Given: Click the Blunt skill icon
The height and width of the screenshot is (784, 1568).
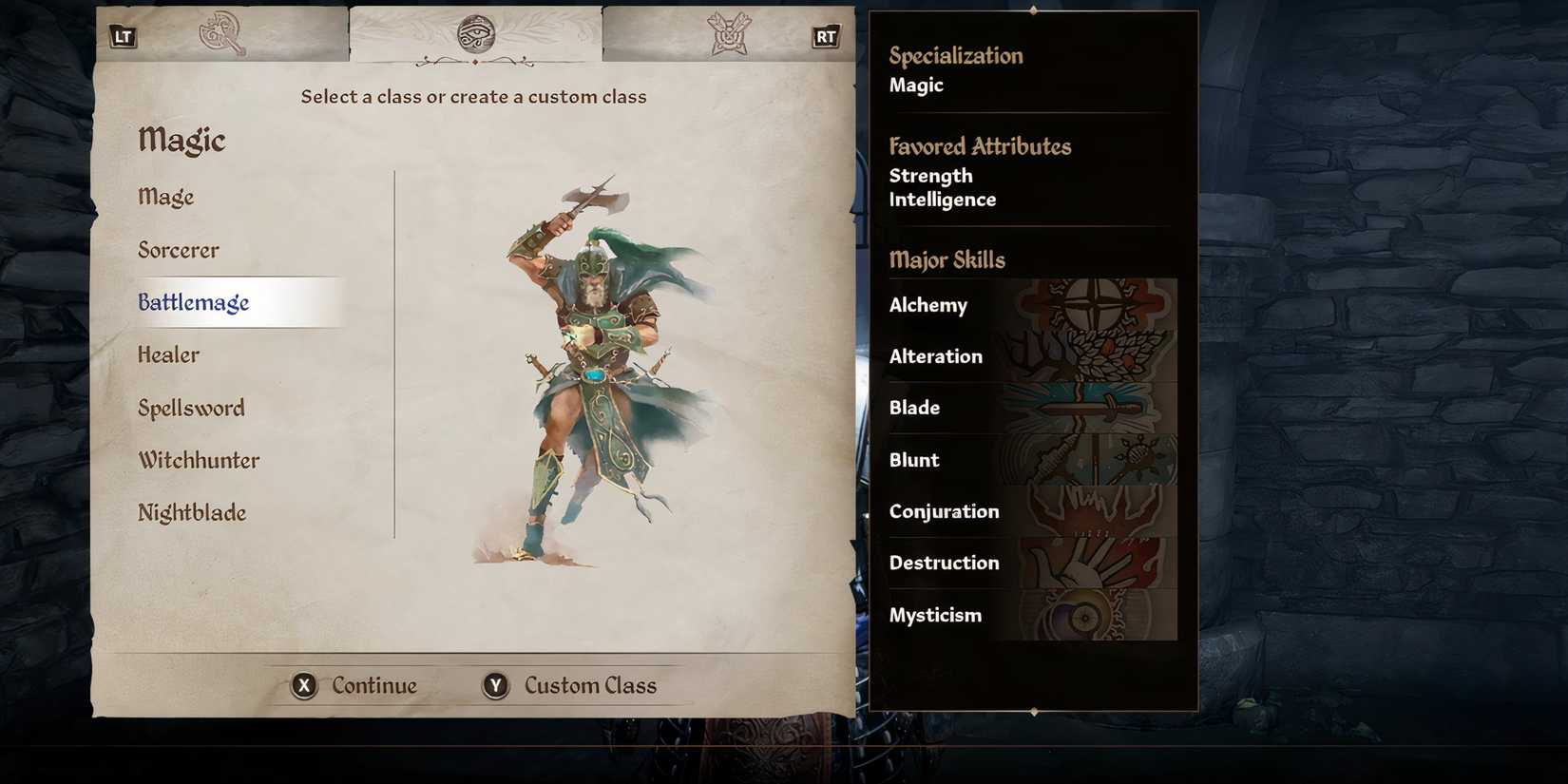Looking at the screenshot, I should pos(1093,459).
